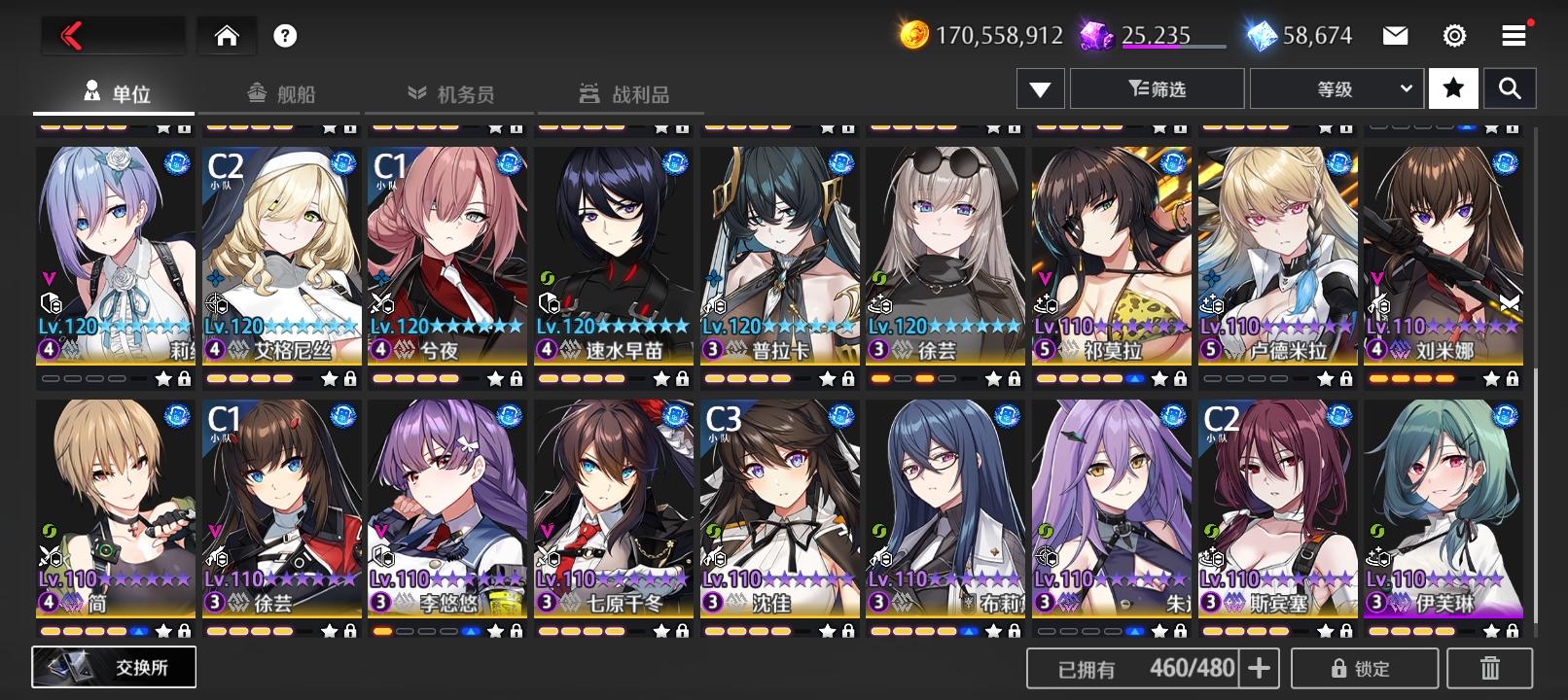The height and width of the screenshot is (700, 1568).
Task: Click the search magnifier icon
Action: coord(1511,87)
